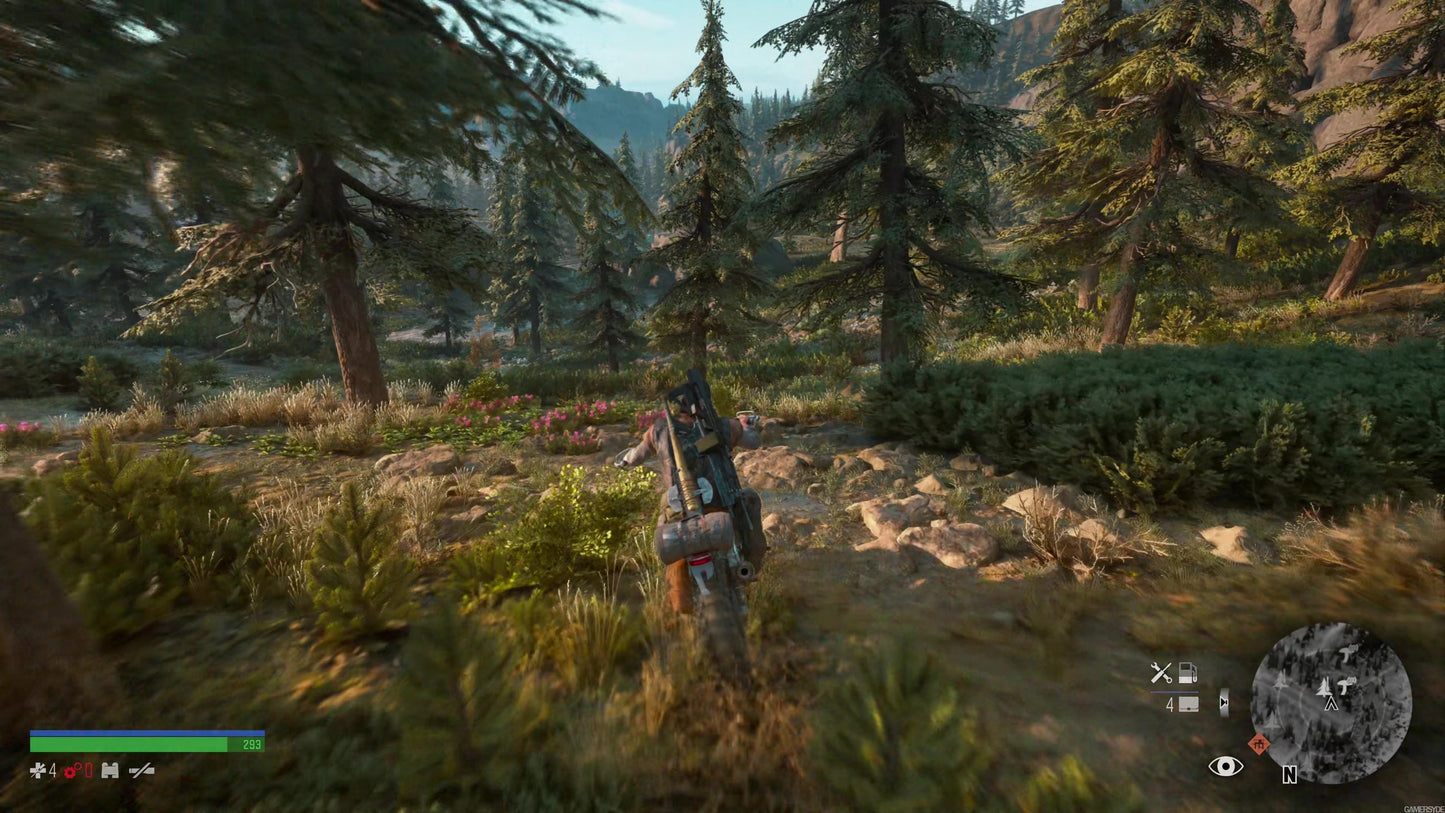Click the enemy camp icon on the minimap
Screen dimensions: 1445x813
pos(1345,685)
